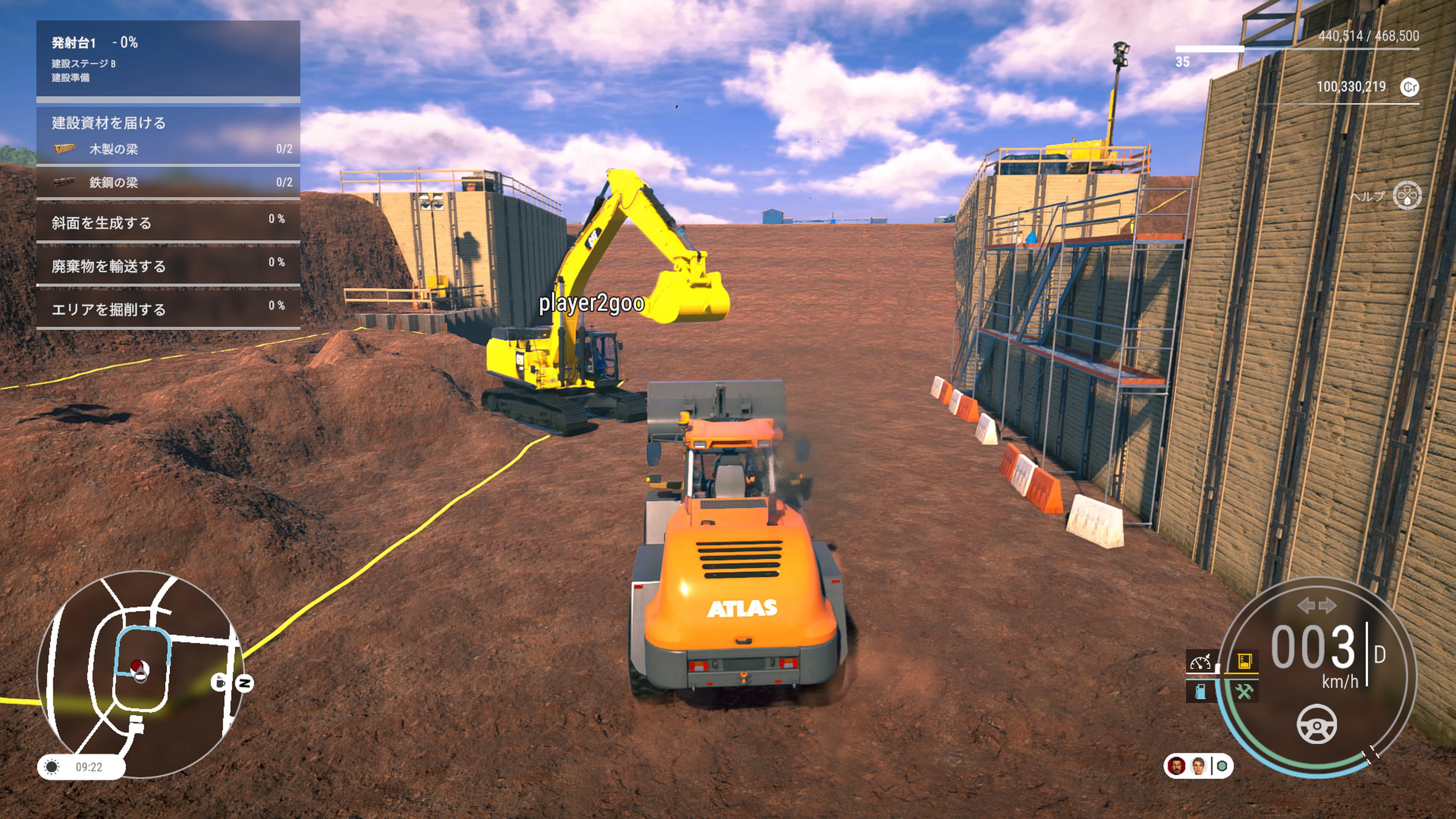The height and width of the screenshot is (819, 1456).
Task: Choose the エリアを掘削する objective
Action: pyautogui.click(x=168, y=309)
